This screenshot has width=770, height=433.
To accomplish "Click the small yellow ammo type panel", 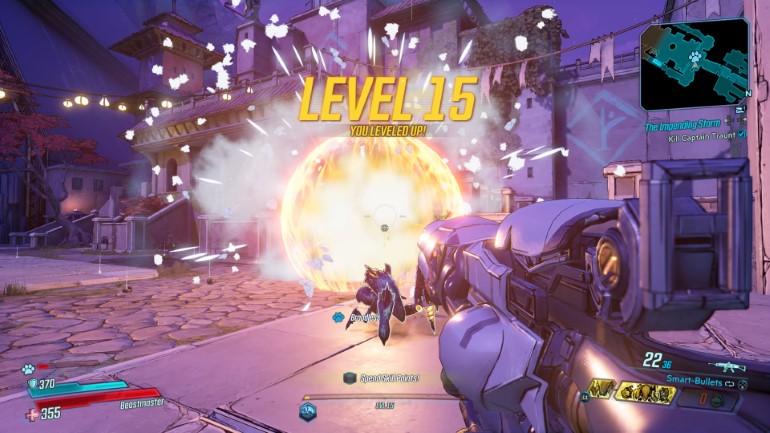I will [603, 389].
